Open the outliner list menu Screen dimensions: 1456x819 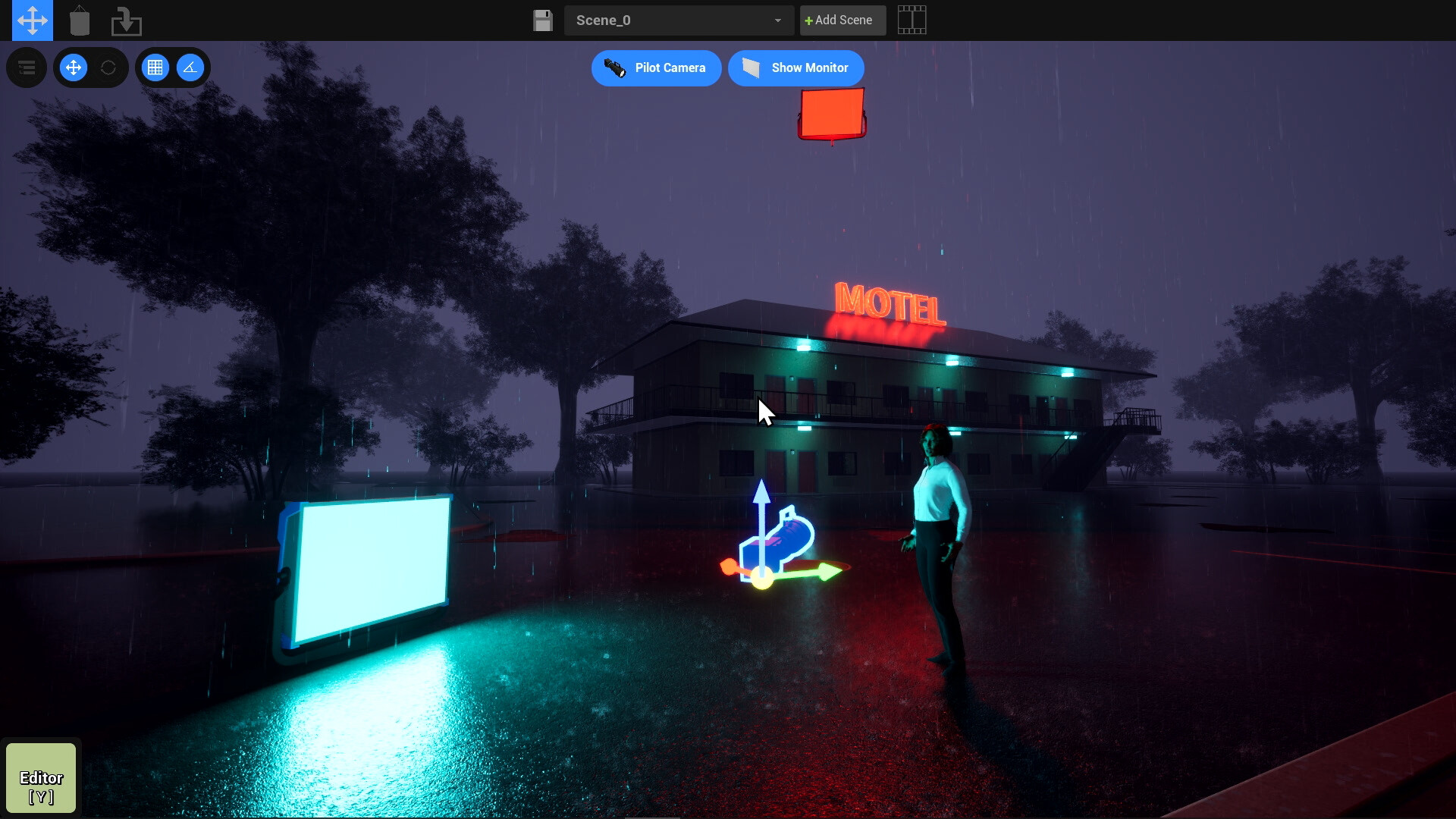27,68
